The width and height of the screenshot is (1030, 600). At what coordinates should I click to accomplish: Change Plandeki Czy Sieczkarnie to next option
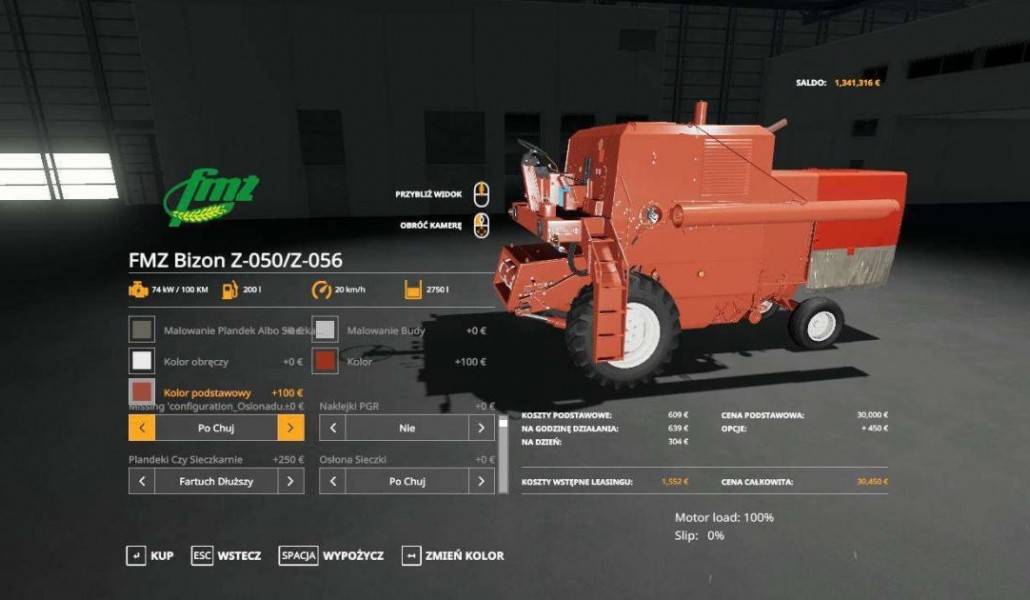pyautogui.click(x=291, y=481)
